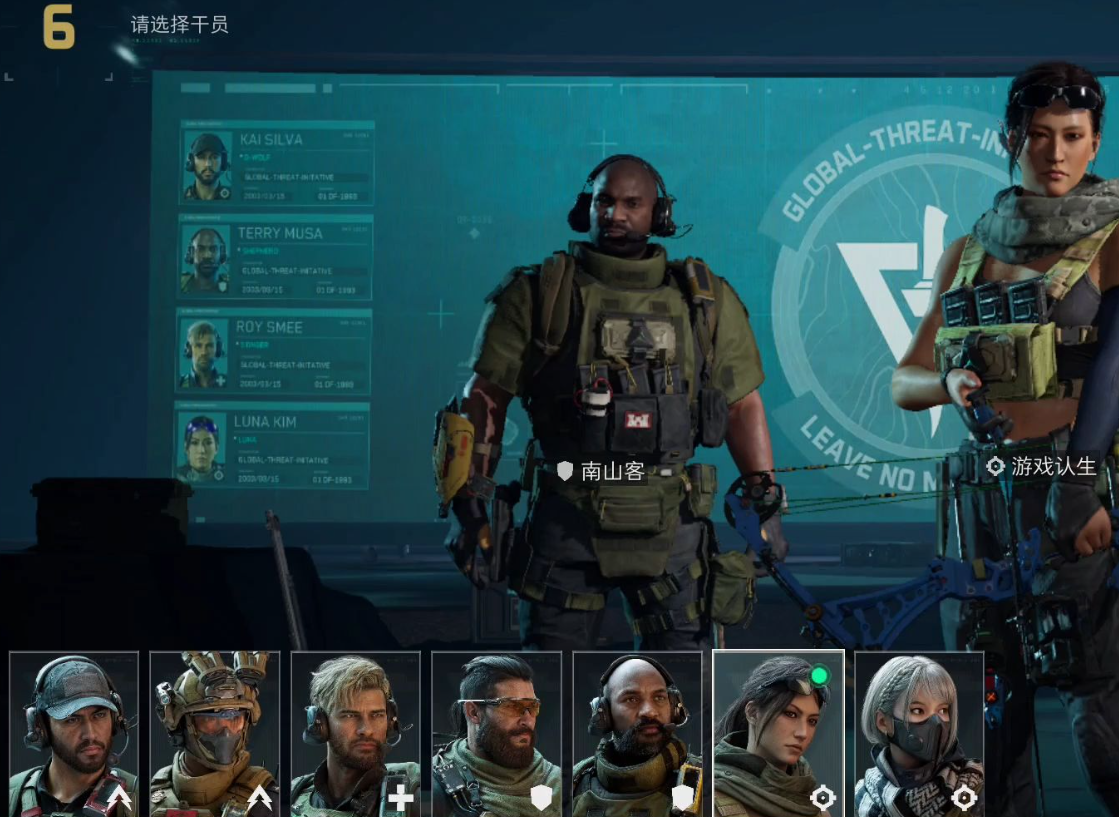Select the capped operator with headset portrait
The width and height of the screenshot is (1119, 817).
coord(74,733)
